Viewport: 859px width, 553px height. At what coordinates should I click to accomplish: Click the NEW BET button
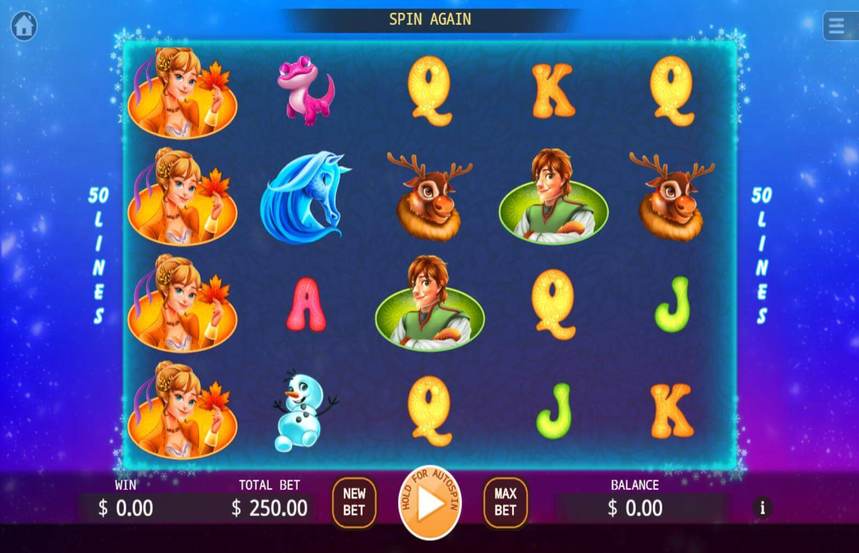click(x=354, y=502)
